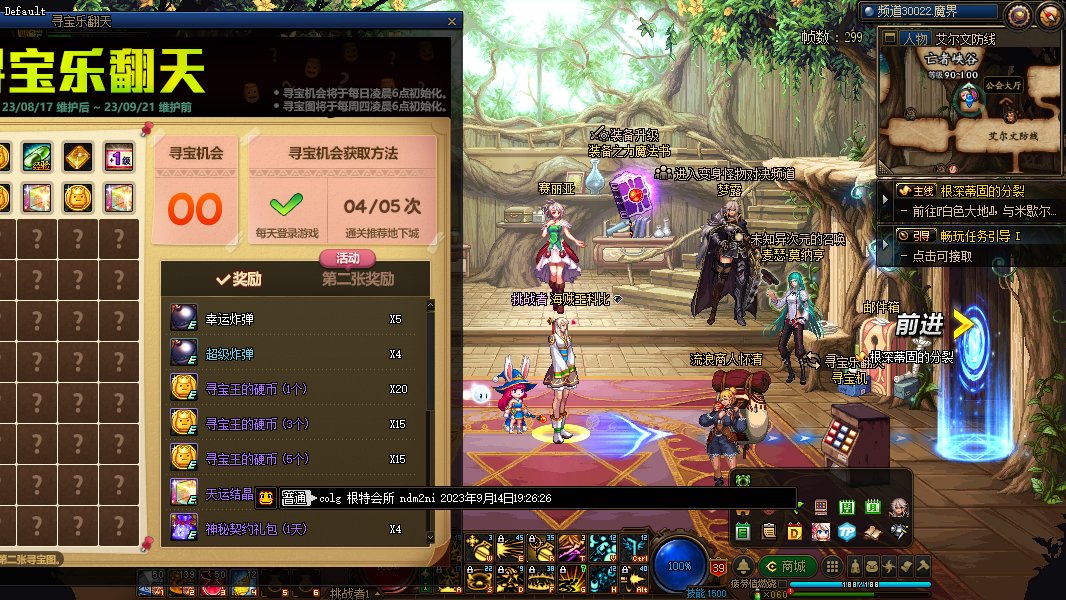Viewport: 1066px width, 600px height.
Task: Switch to the 第二张奖励 rewards tab
Action: point(358,280)
